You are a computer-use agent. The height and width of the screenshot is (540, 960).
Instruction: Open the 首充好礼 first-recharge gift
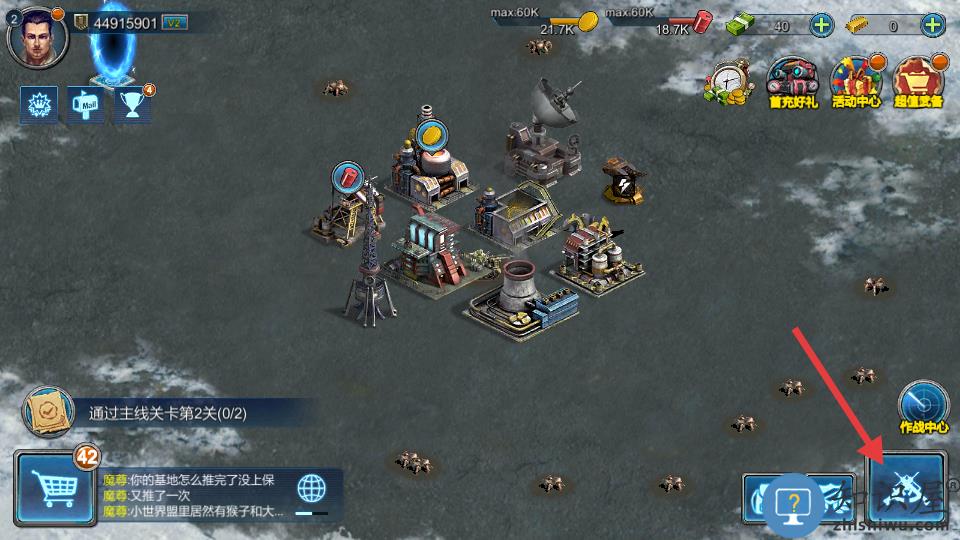click(x=793, y=82)
